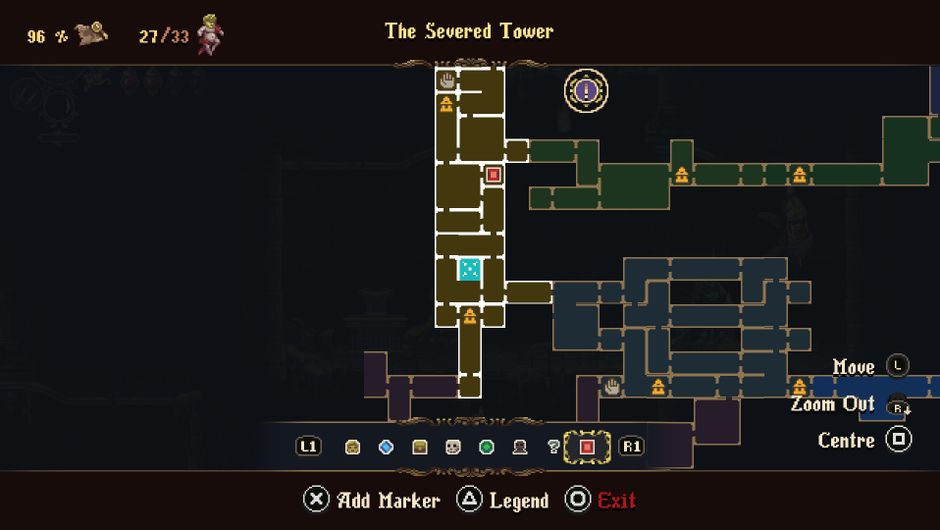Click the purple exclamation mark map cursor
The image size is (940, 530).
click(x=587, y=92)
